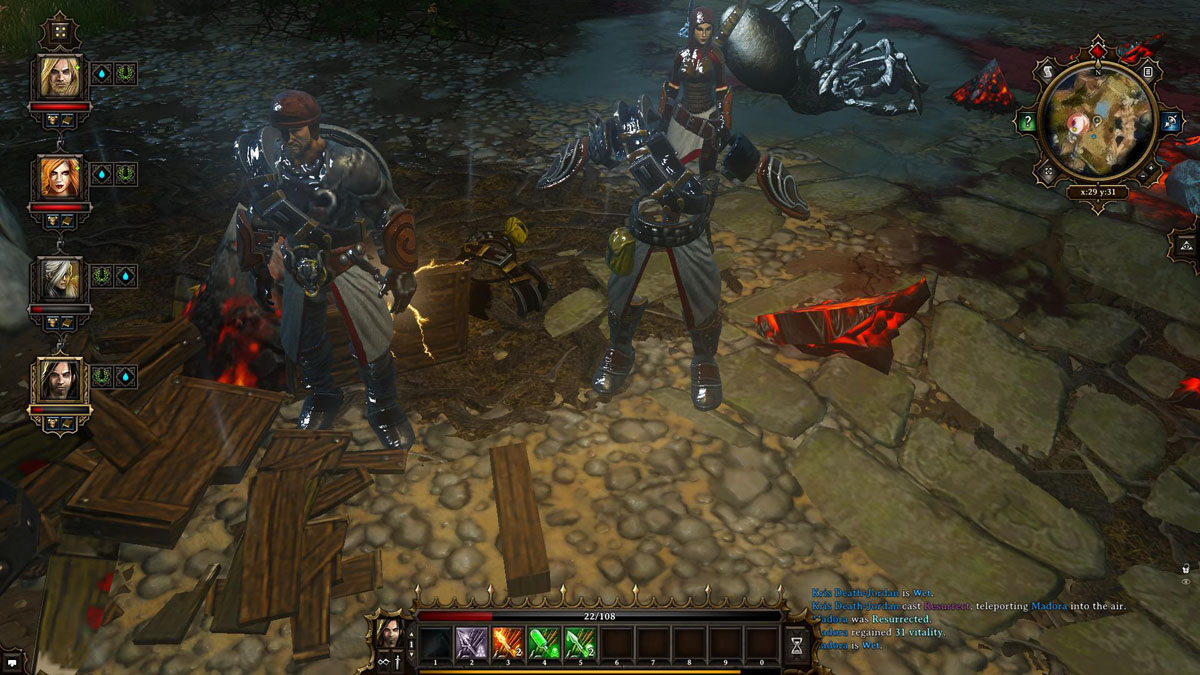The width and height of the screenshot is (1200, 675).
Task: Select the white-haired party member portrait
Action: coord(60,279)
